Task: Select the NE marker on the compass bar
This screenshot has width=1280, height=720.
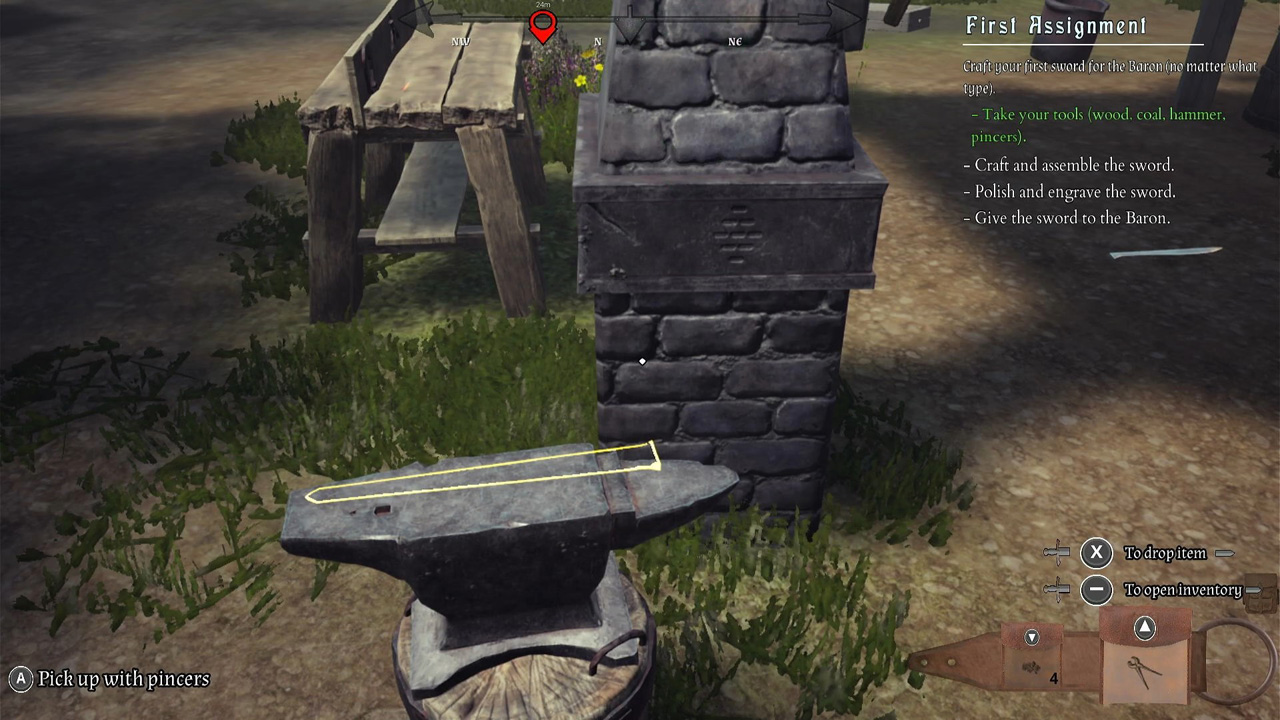Action: (x=735, y=42)
